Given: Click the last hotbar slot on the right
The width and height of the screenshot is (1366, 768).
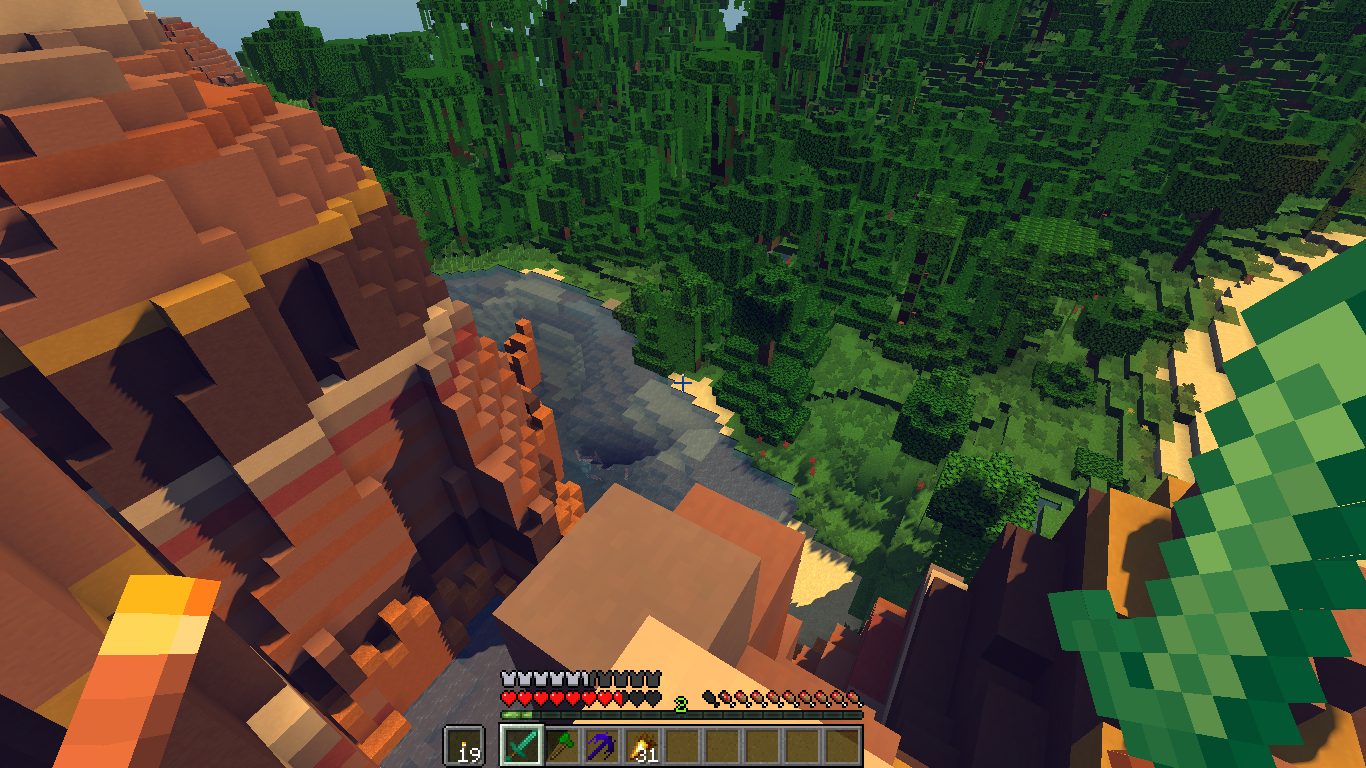Looking at the screenshot, I should click(843, 746).
